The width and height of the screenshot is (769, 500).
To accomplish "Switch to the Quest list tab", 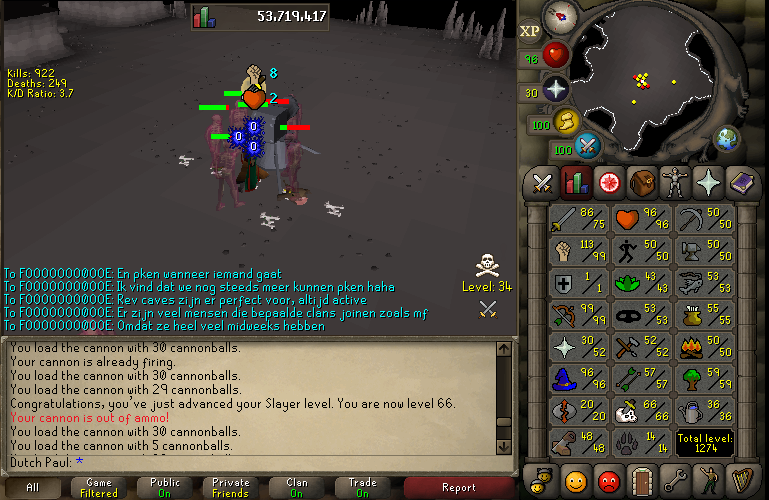I will coord(608,183).
